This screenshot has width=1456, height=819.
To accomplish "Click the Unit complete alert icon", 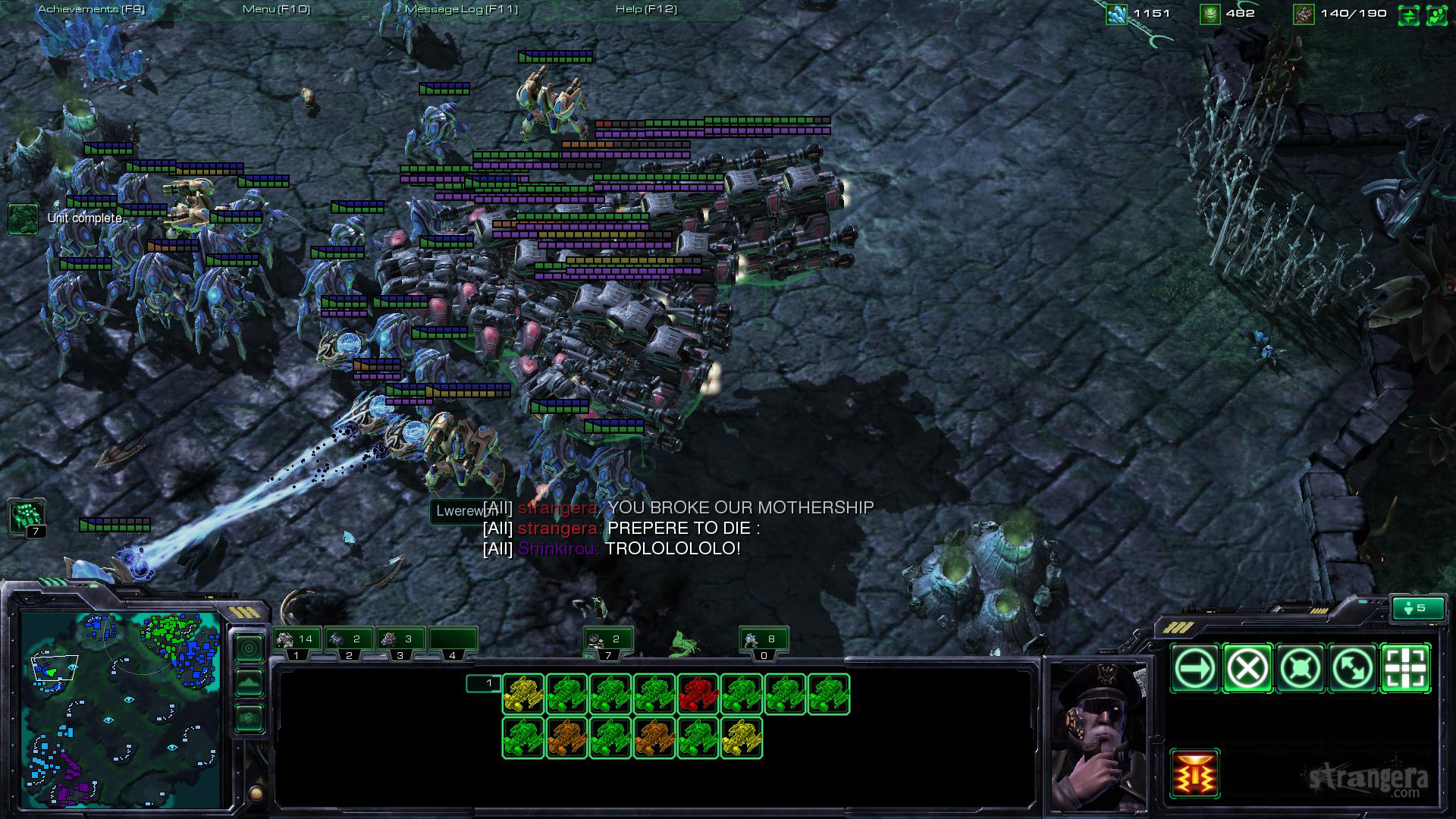I will tap(23, 218).
